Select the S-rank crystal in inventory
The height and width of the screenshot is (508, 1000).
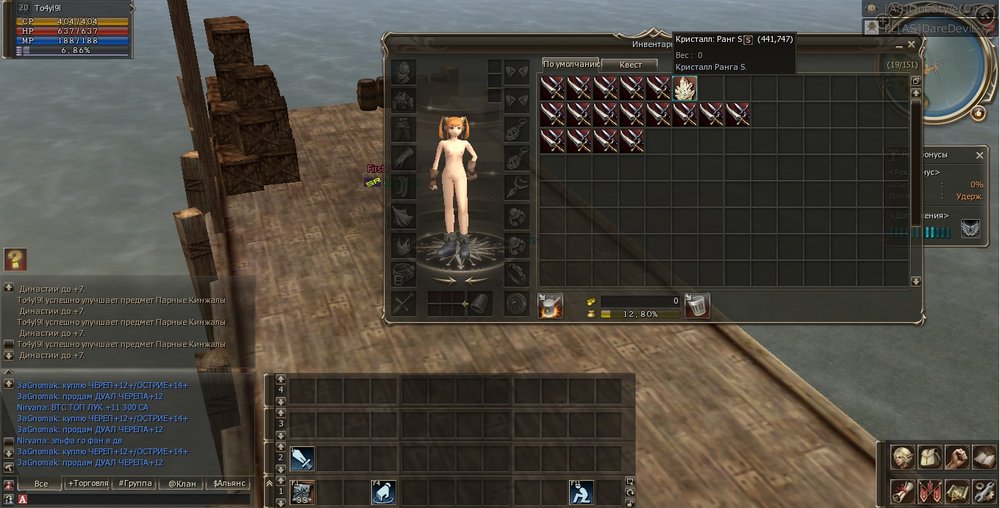click(x=684, y=88)
